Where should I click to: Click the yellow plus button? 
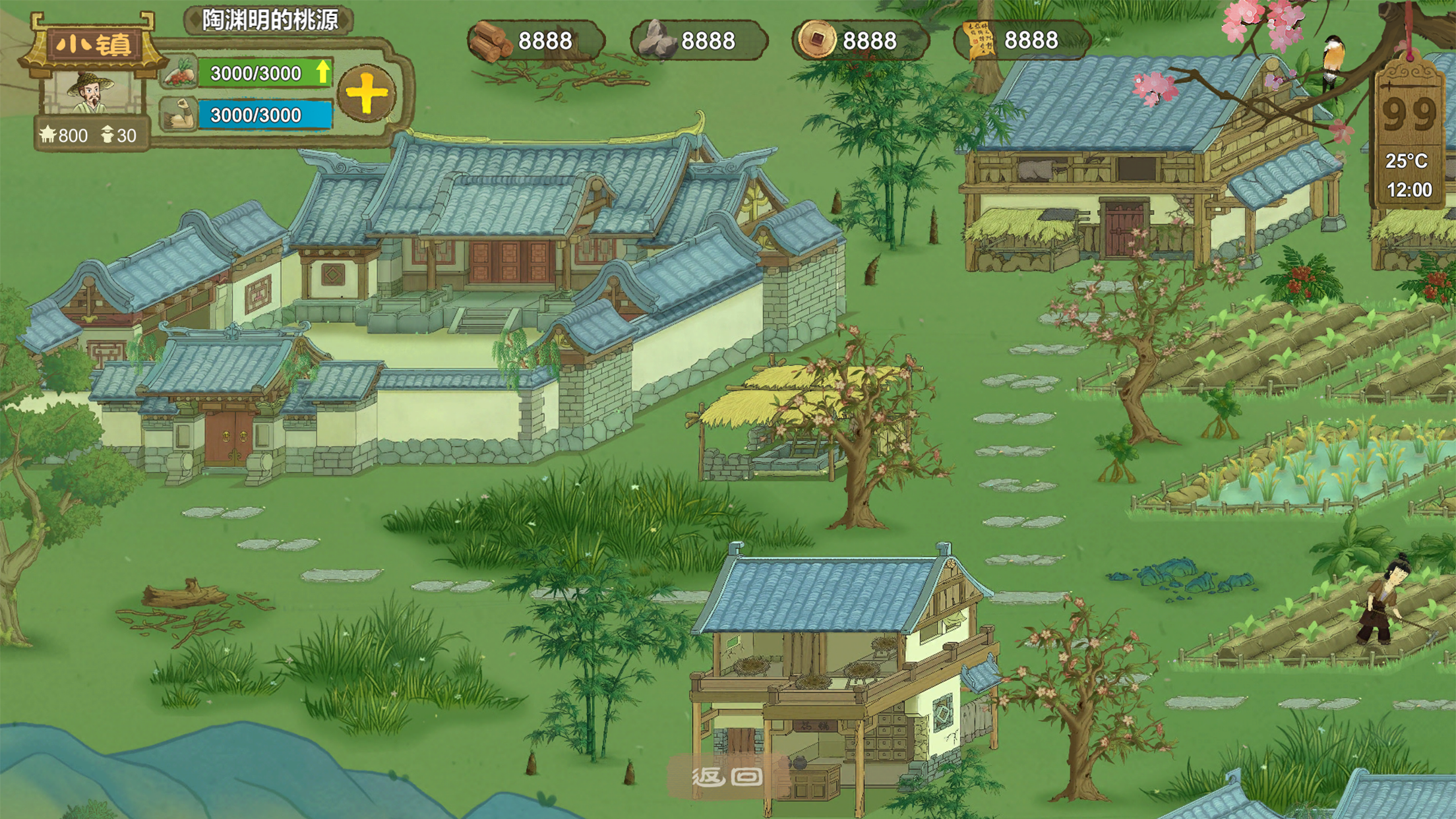(367, 94)
